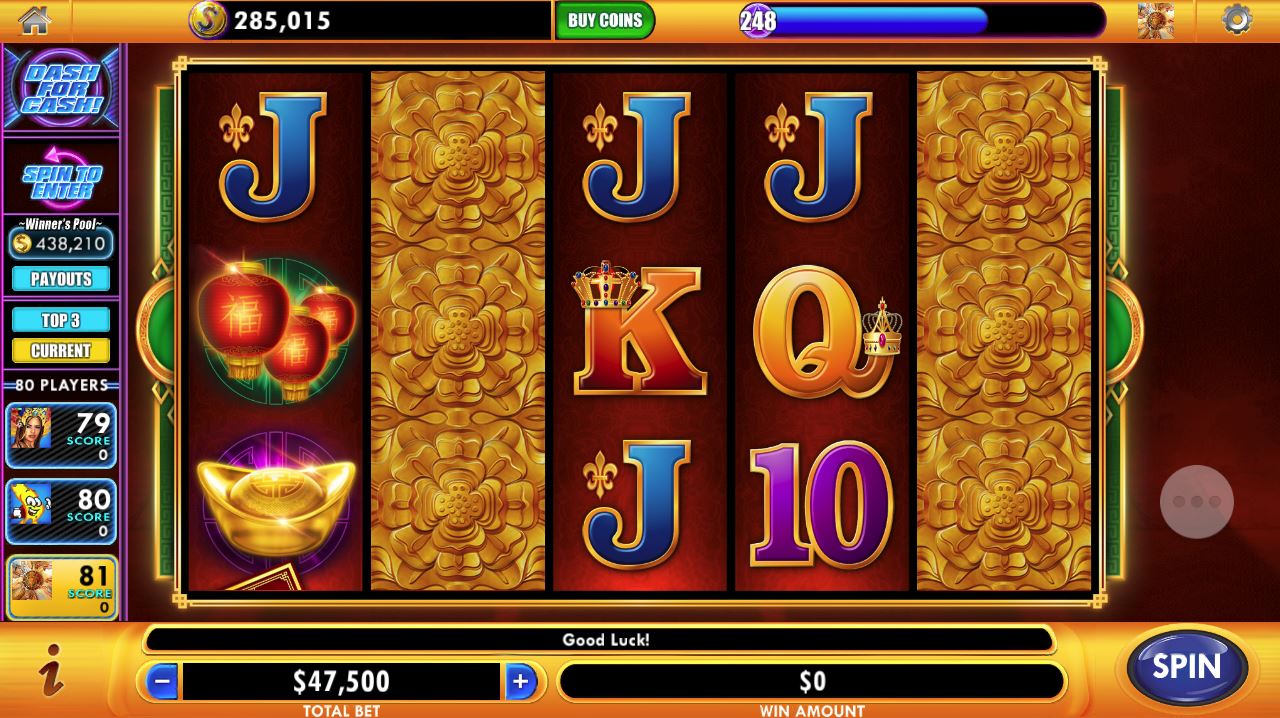This screenshot has width=1280, height=718.
Task: Go to the home lobby
Action: pyautogui.click(x=35, y=20)
